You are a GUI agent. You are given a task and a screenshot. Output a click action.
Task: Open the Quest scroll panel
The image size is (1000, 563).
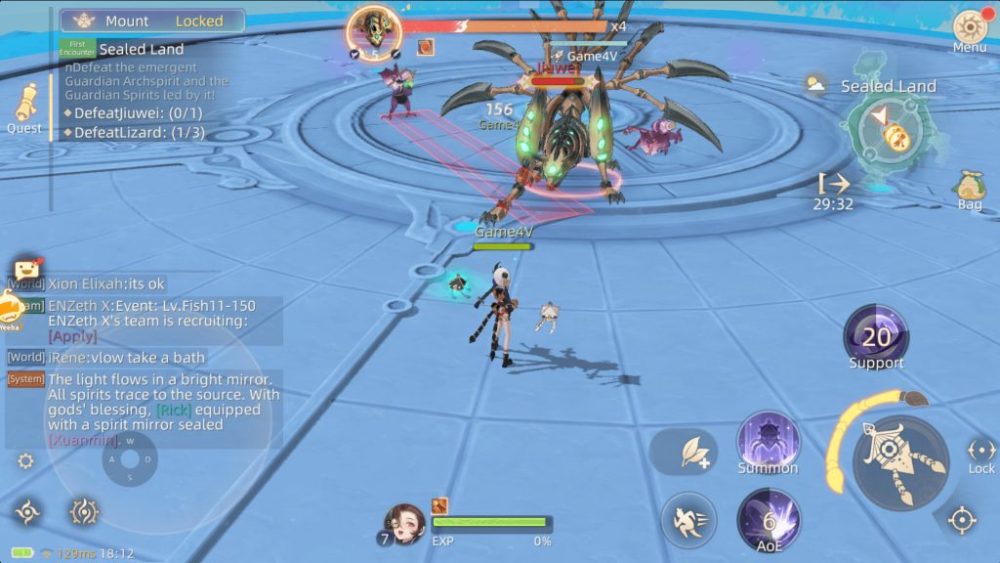[x=25, y=106]
